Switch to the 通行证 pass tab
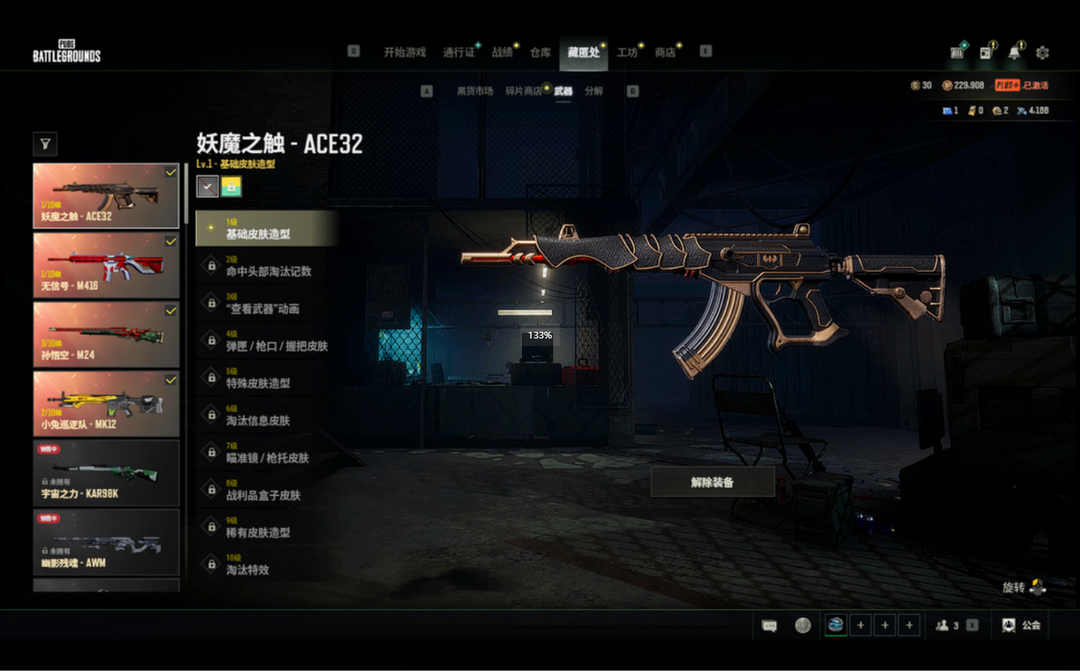This screenshot has width=1080, height=671. (x=459, y=52)
